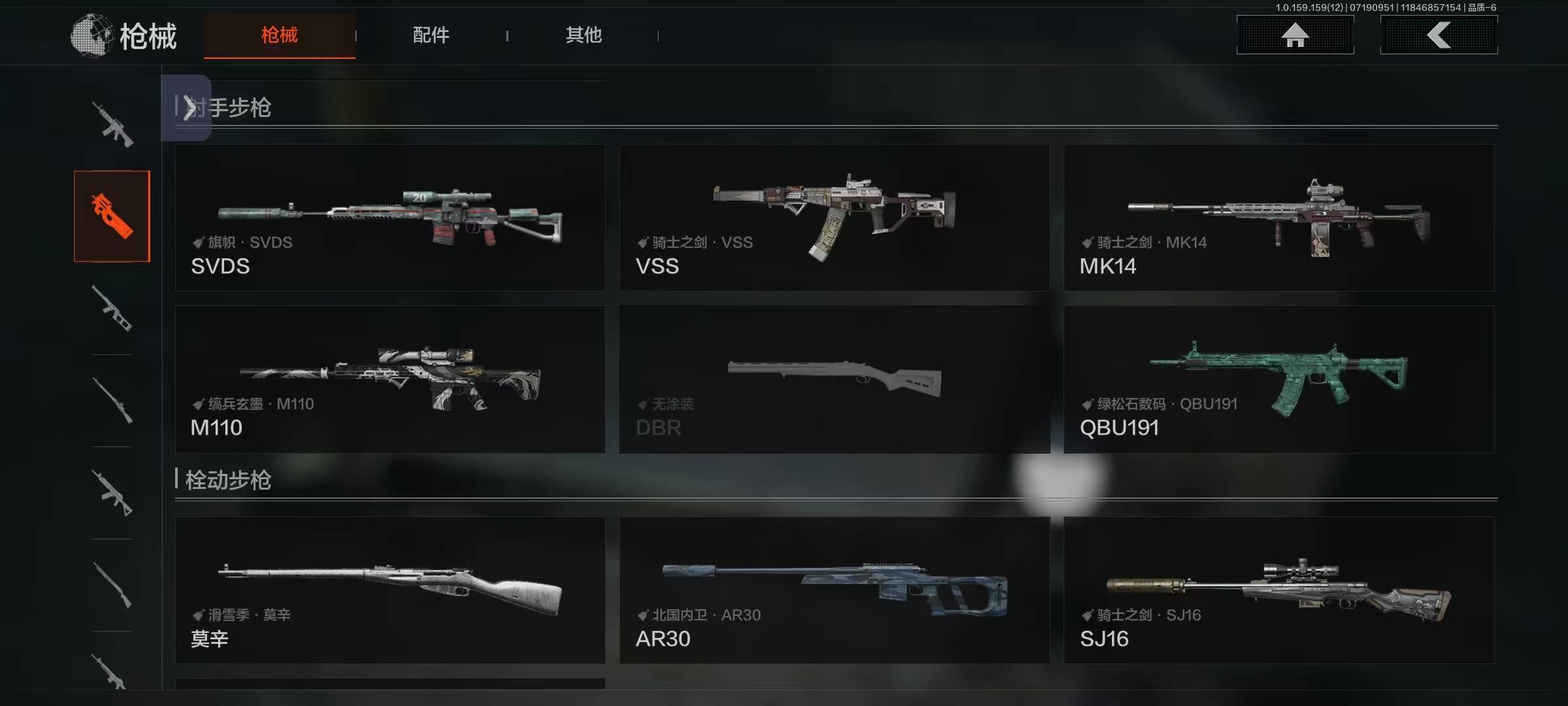Expand the side panel arrow
Screen dimensions: 1568x706
point(188,108)
